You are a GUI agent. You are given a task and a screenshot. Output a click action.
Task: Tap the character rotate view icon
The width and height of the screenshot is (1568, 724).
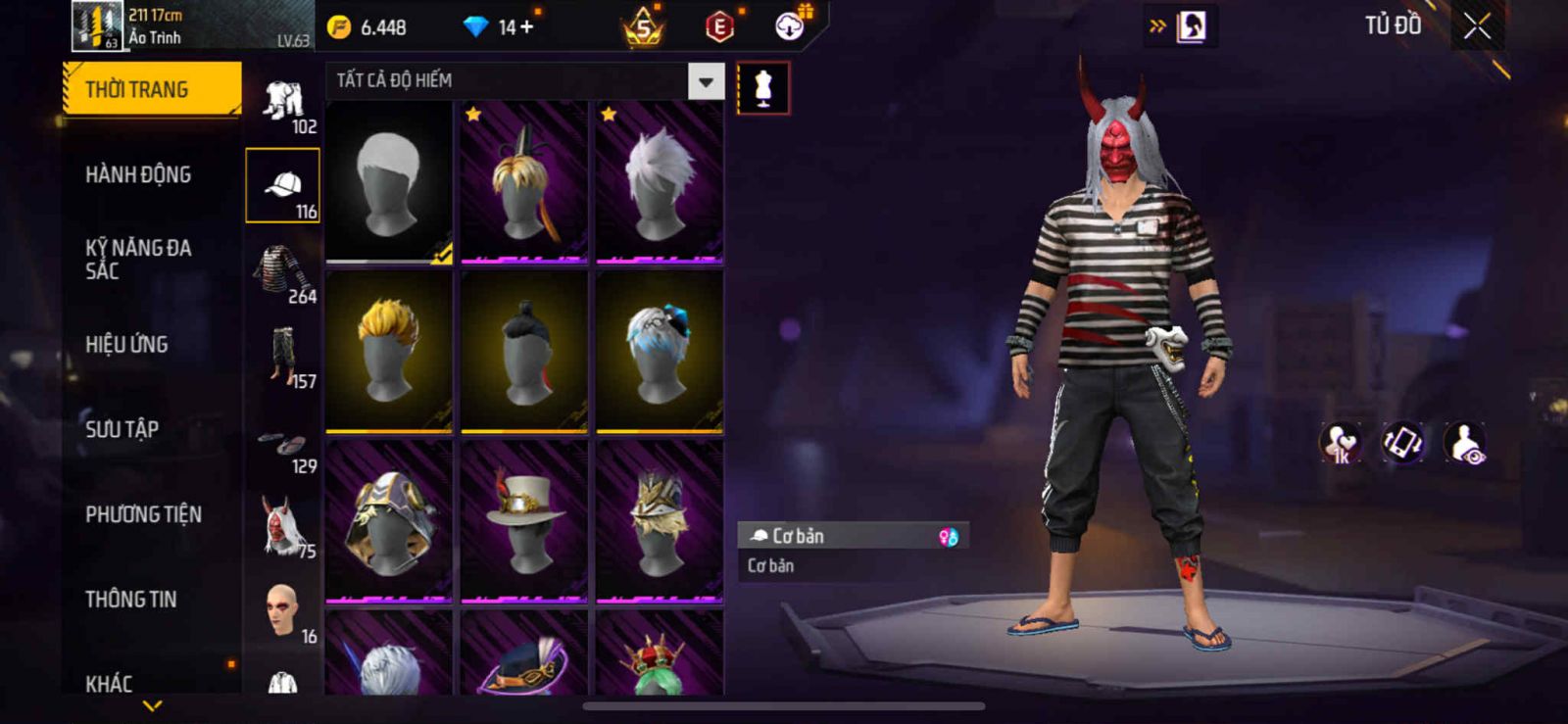1402,443
